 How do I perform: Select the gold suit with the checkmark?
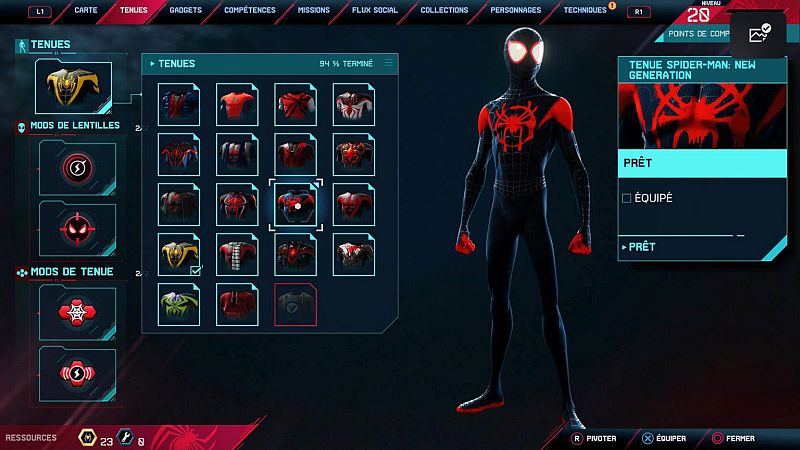point(180,254)
